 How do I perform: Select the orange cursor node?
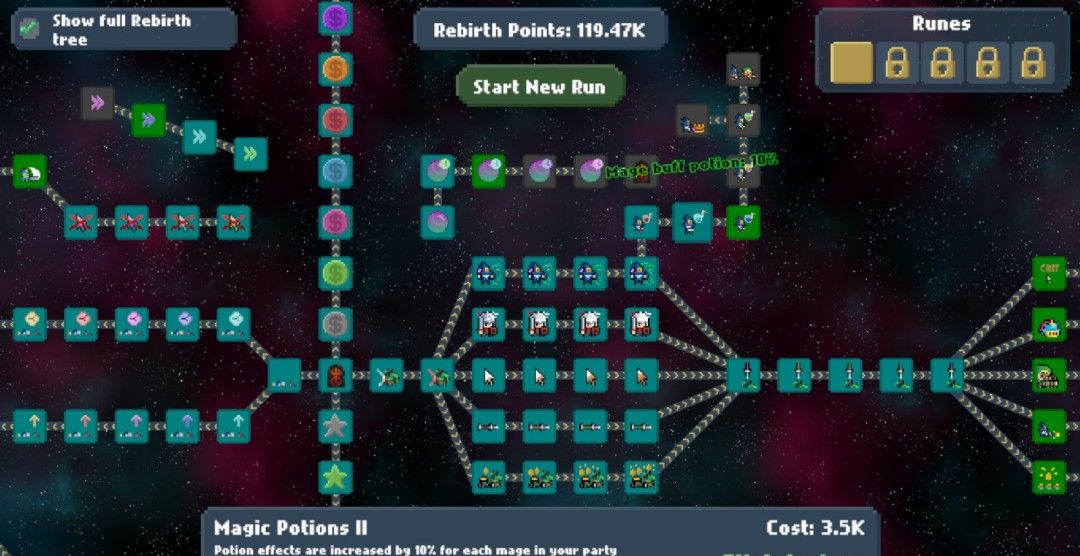coord(641,375)
